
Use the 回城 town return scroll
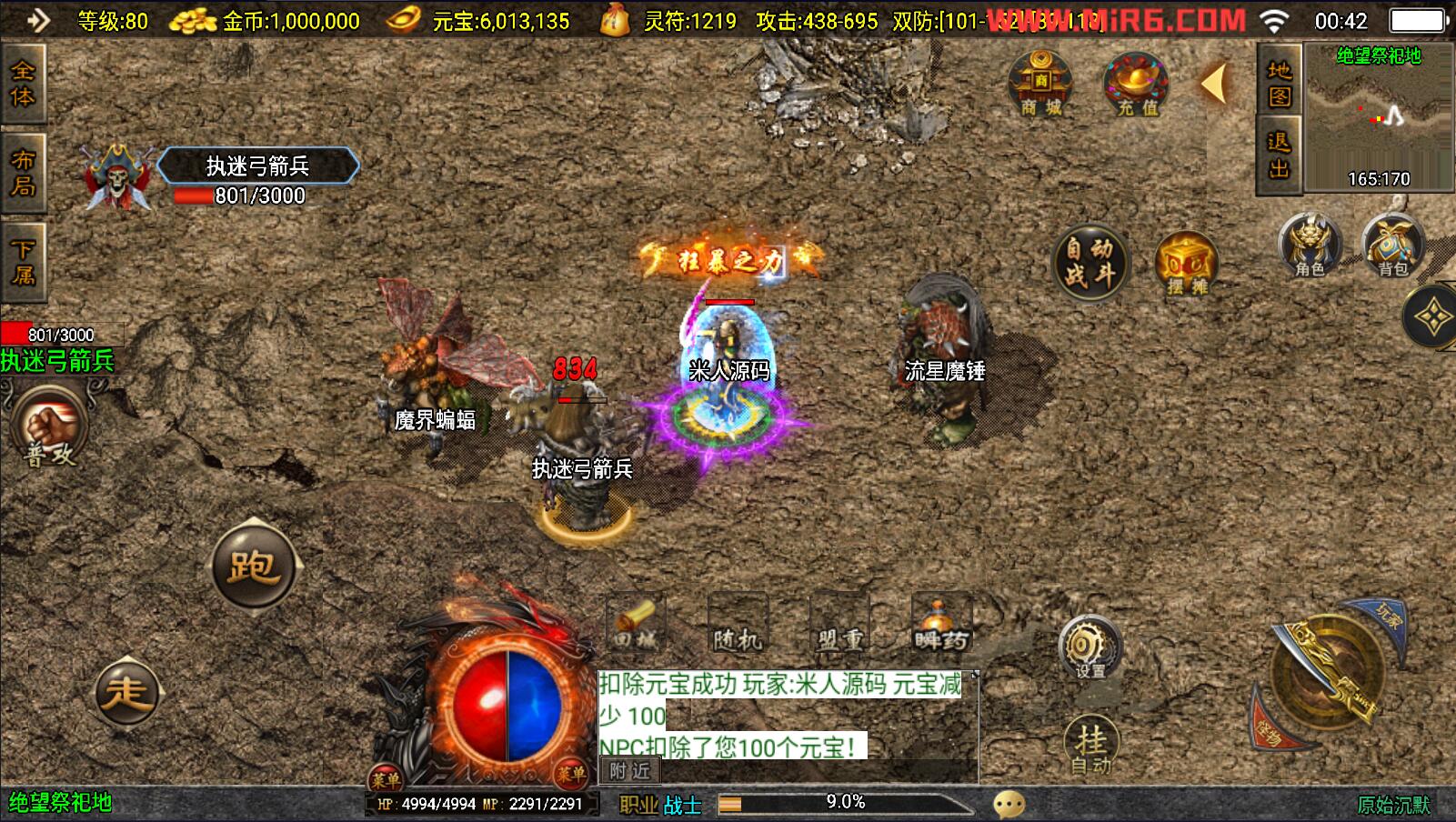pos(635,625)
